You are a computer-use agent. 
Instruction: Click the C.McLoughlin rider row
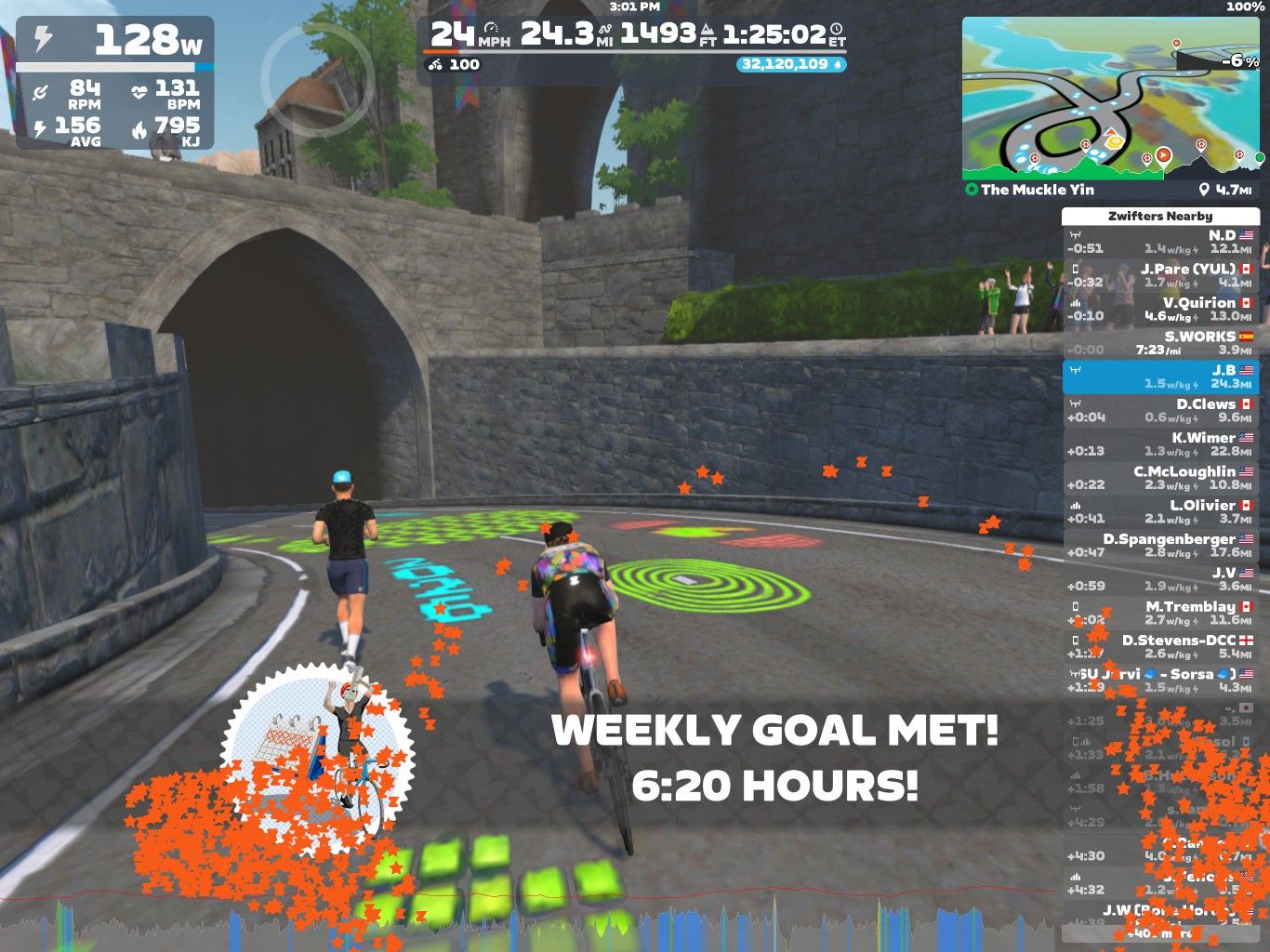1160,478
